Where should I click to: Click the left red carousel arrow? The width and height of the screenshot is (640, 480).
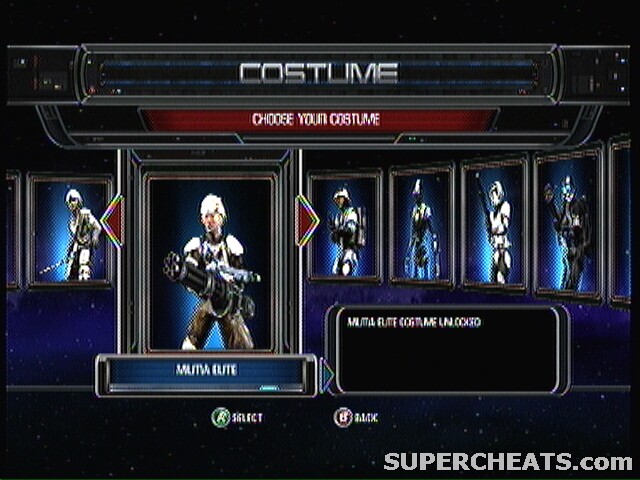pos(112,220)
